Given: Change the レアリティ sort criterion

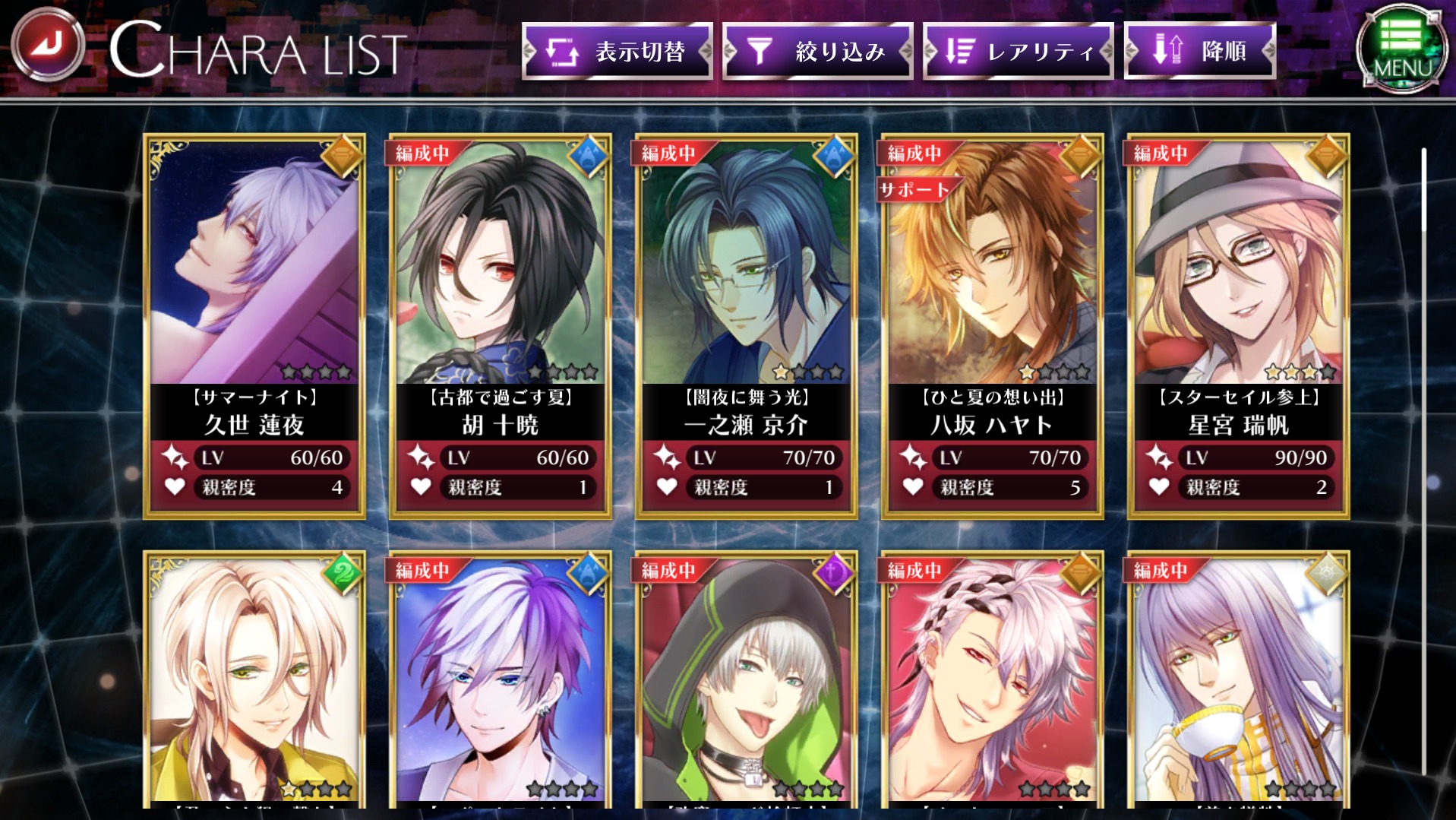Looking at the screenshot, I should point(1018,51).
